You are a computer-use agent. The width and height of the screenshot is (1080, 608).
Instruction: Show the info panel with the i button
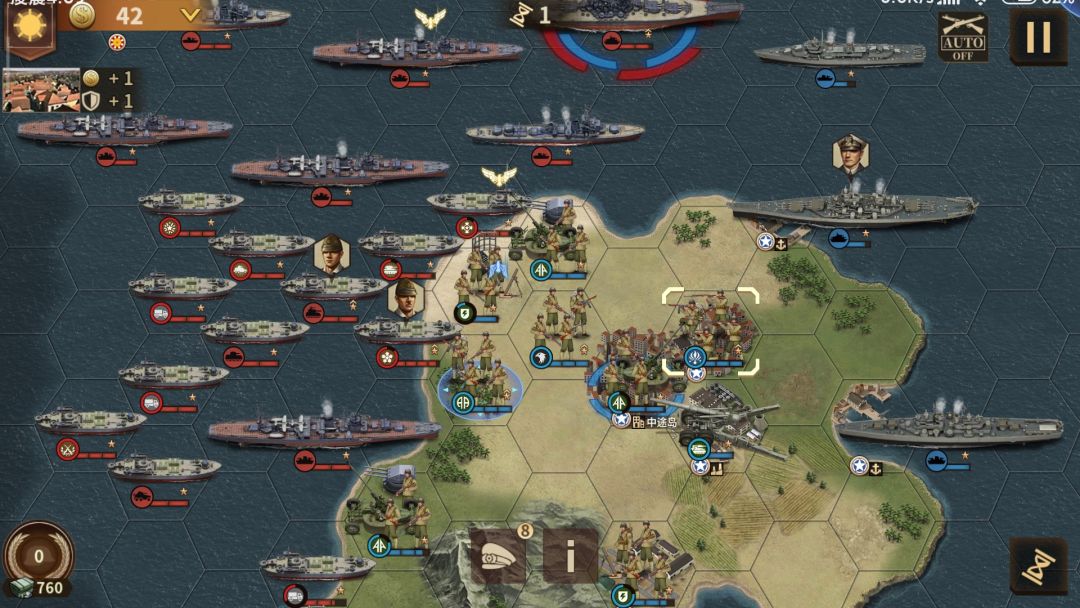(x=571, y=556)
